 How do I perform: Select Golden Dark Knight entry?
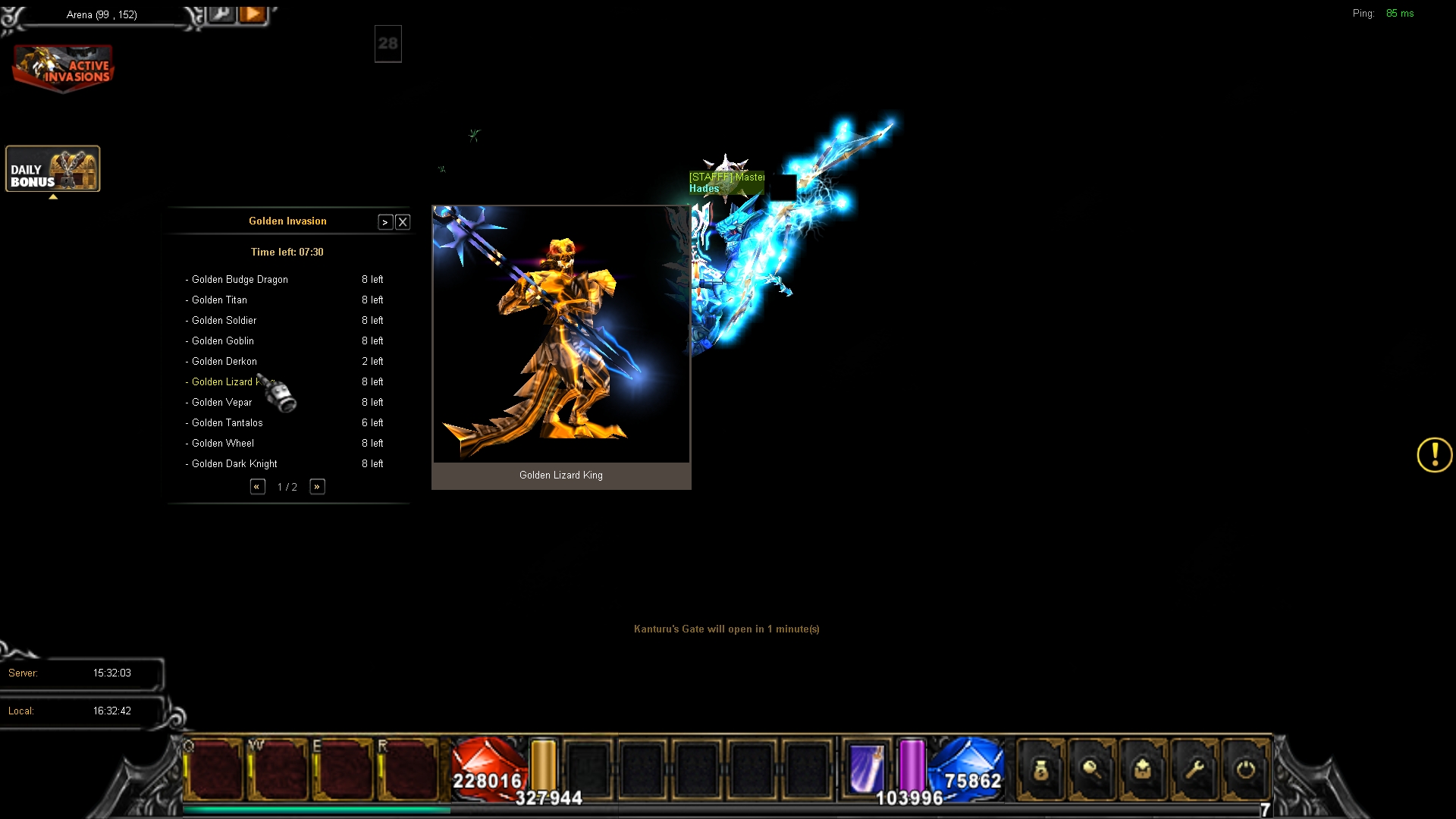point(234,464)
